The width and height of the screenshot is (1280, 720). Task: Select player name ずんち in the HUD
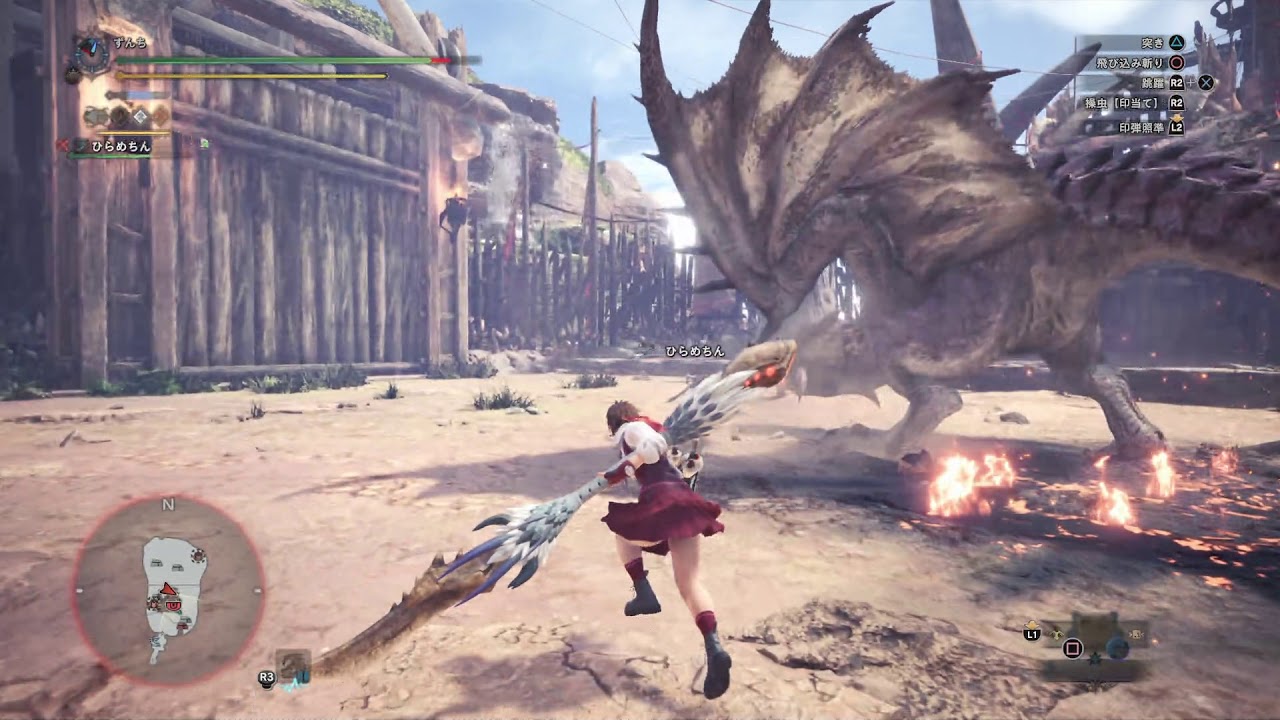tap(129, 43)
